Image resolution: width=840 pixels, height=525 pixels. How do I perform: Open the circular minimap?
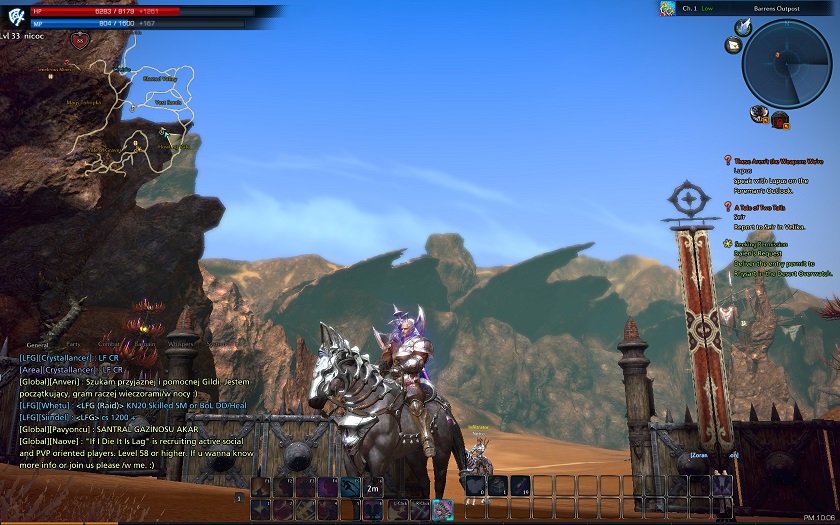[x=787, y=64]
